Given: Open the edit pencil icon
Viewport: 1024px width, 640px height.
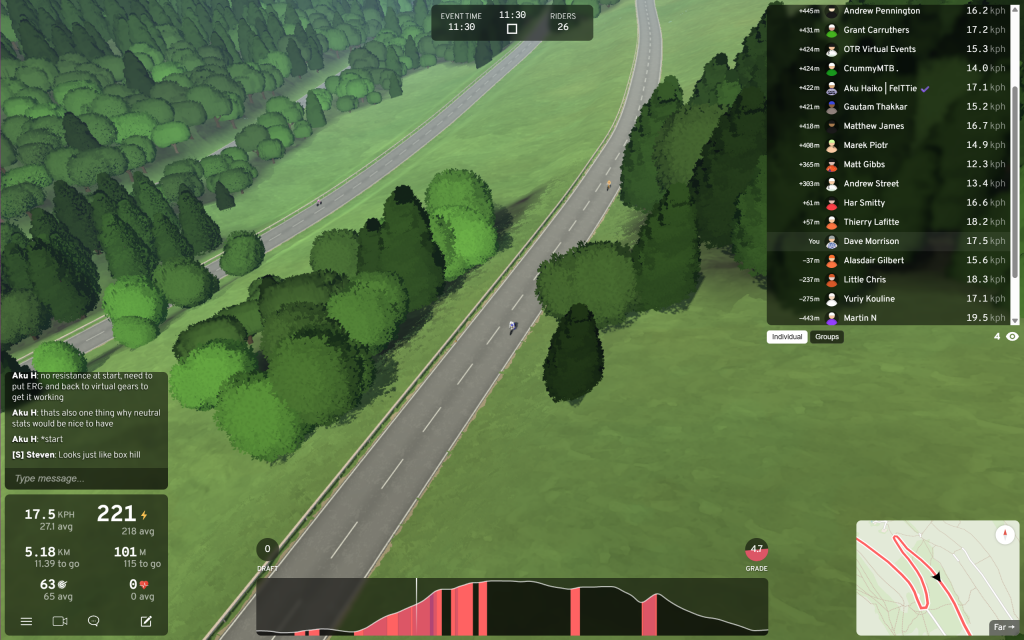Looking at the screenshot, I should pos(146,621).
